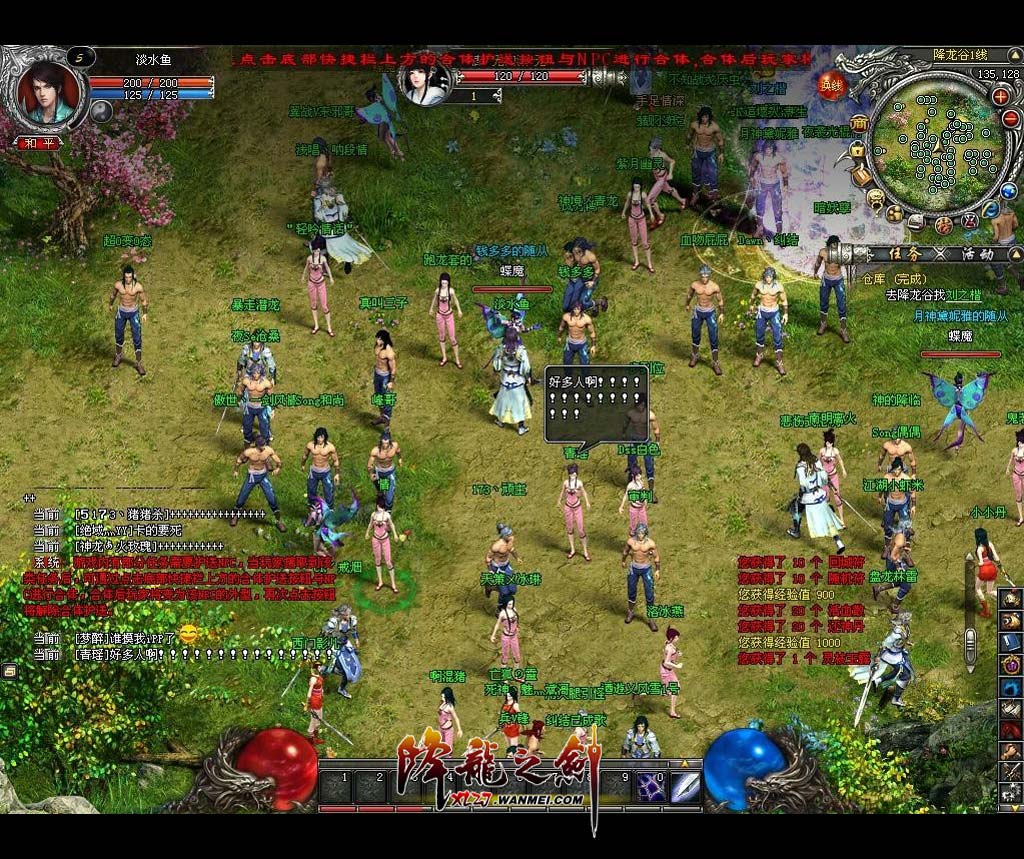Click the player portrait of 淡水鱼

pyautogui.click(x=47, y=92)
